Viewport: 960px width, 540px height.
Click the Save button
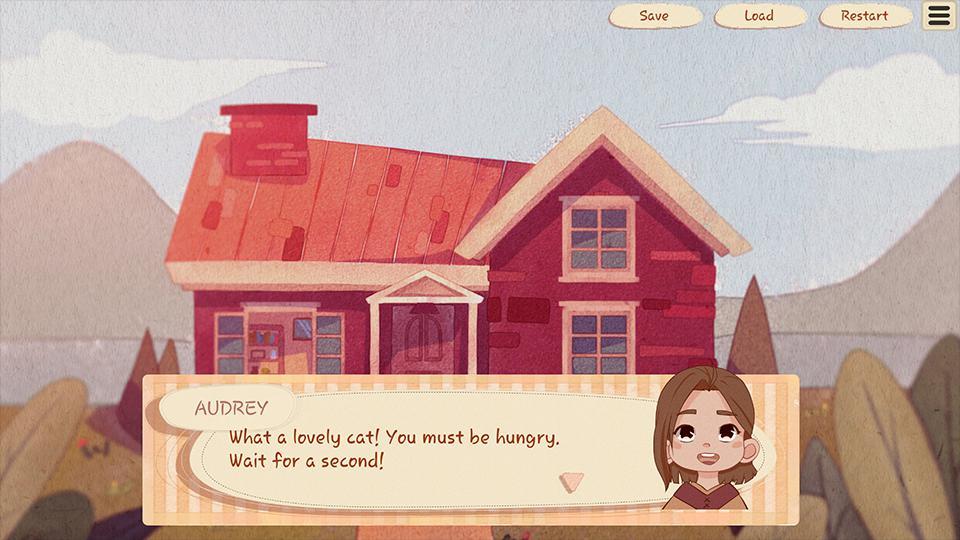[x=654, y=16]
